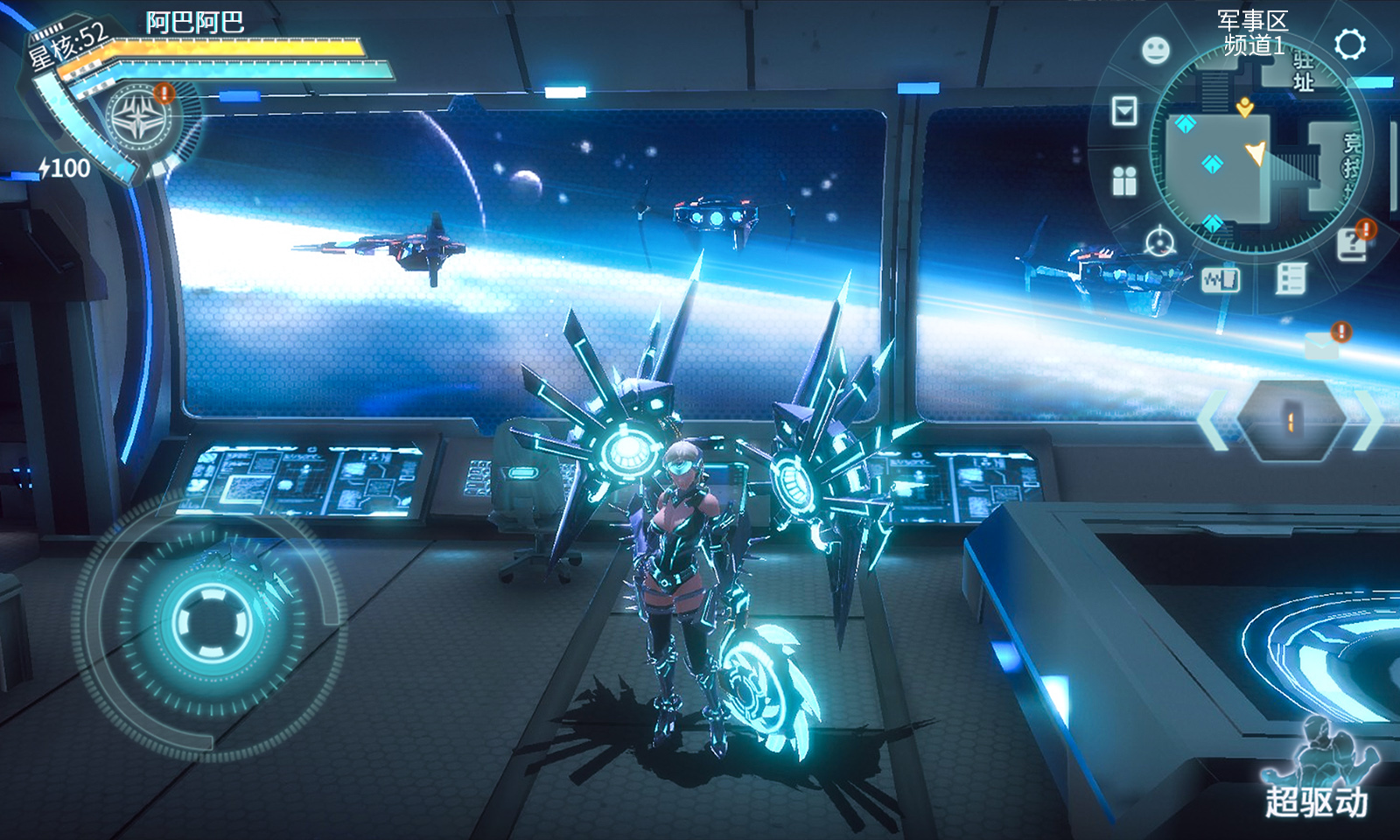
Task: Open the mail envelope with alert
Action: tap(1323, 345)
